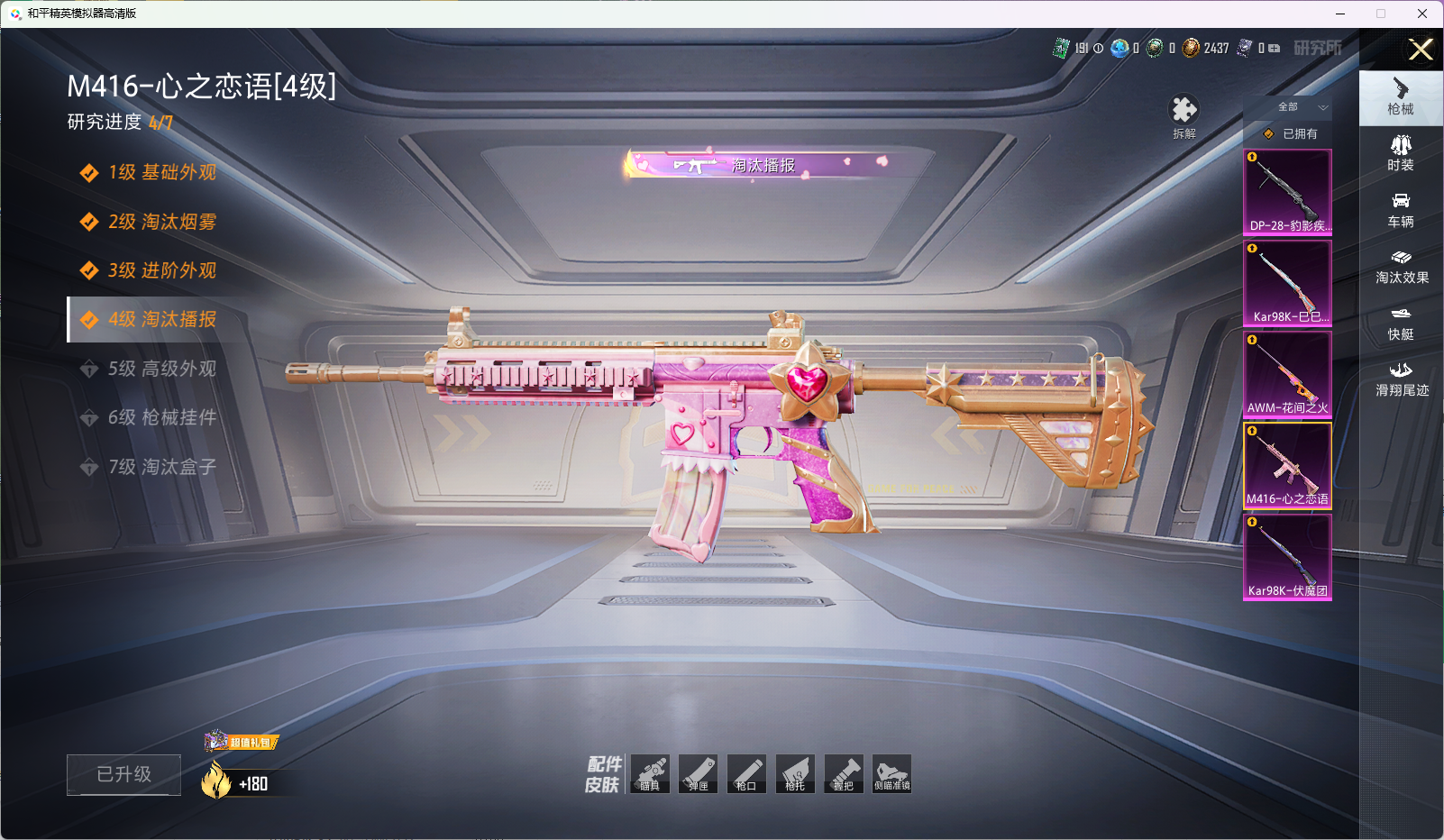Switch to the 车辆 vehicle tab
The width and height of the screenshot is (1444, 840).
coord(1401,210)
